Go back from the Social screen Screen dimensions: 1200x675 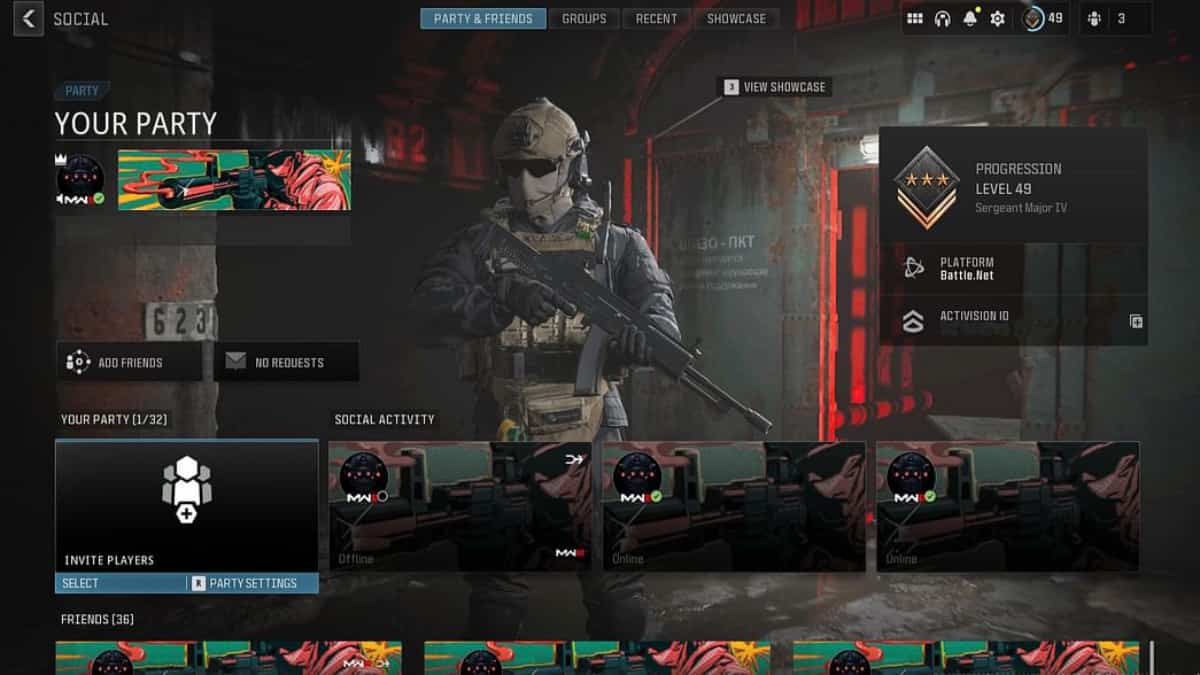pyautogui.click(x=28, y=18)
